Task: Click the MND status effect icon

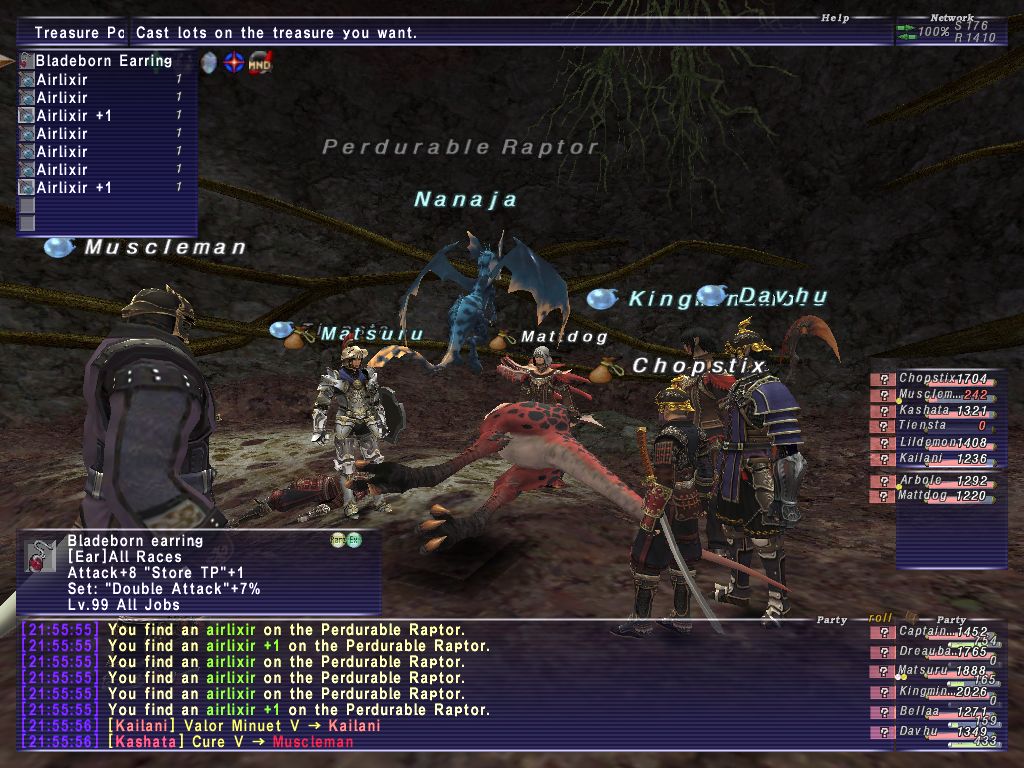Action: tap(260, 62)
